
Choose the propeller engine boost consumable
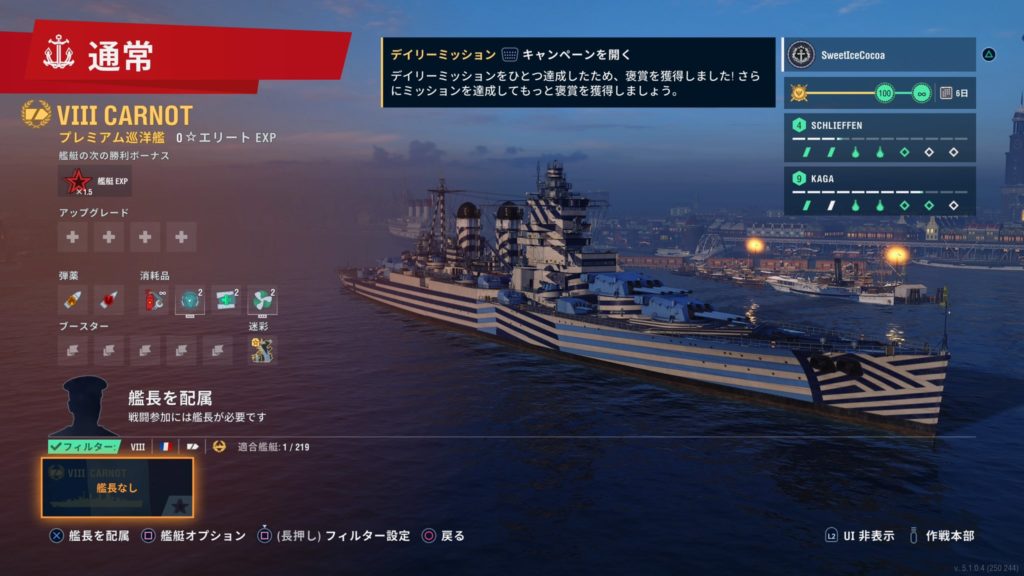[262, 299]
